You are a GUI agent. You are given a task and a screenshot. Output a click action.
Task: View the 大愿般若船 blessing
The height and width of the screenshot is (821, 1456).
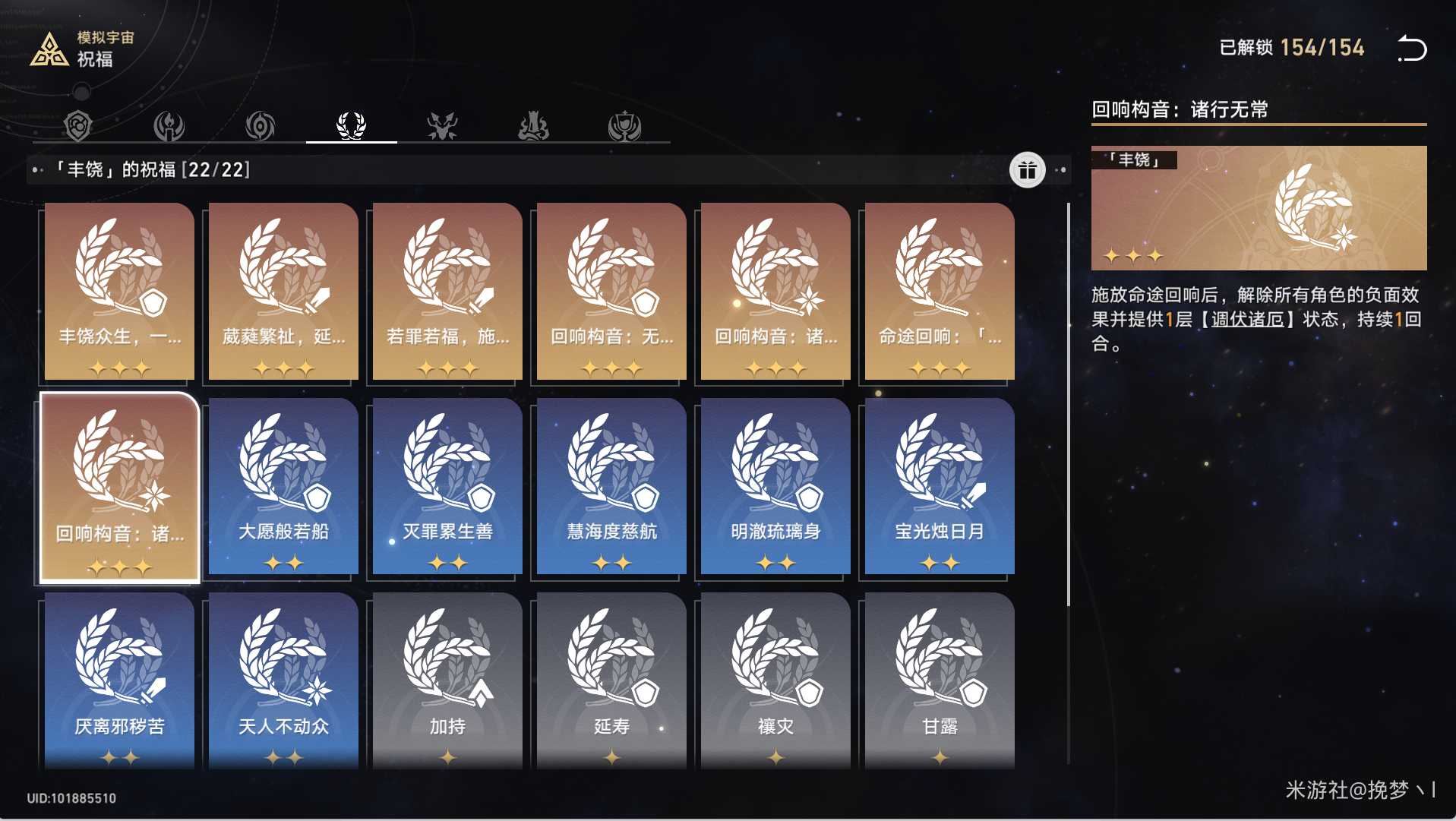283,486
